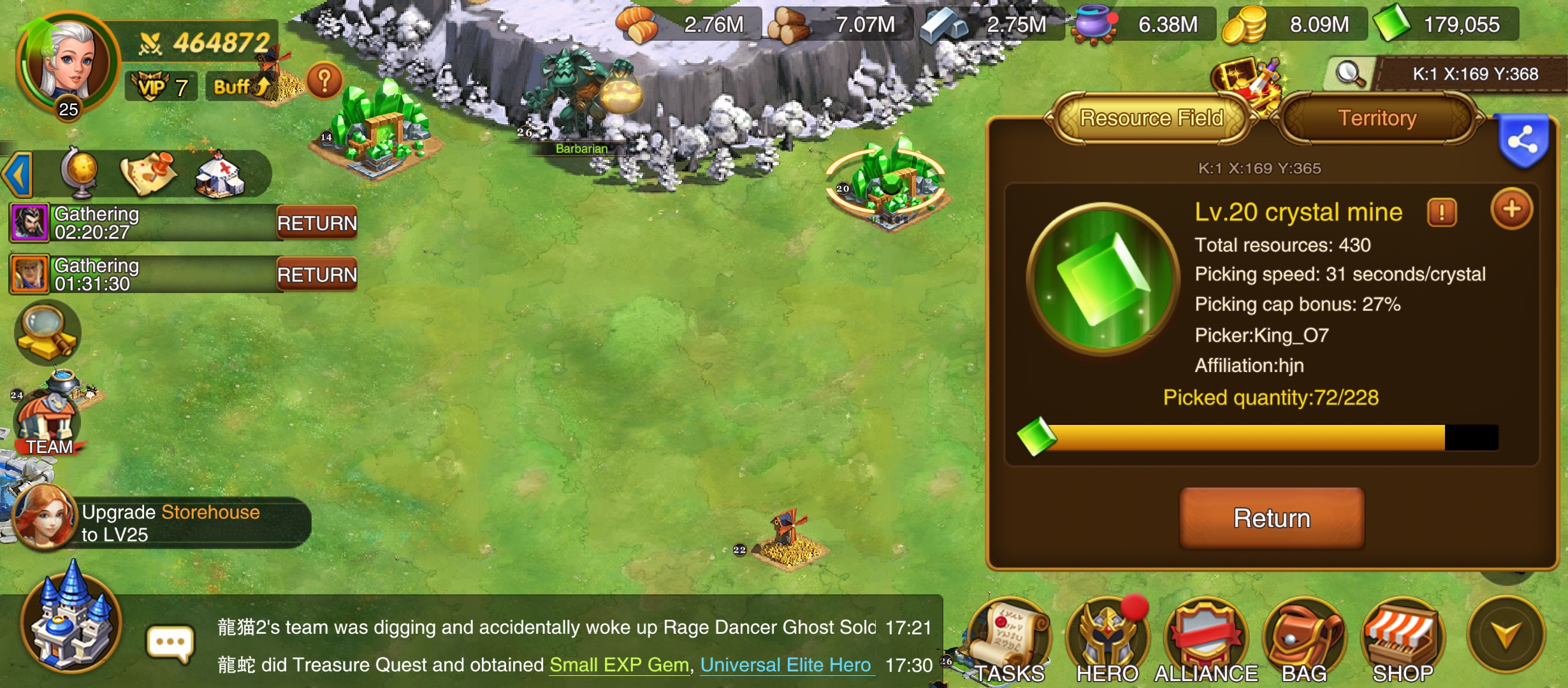Tap the Upgrade Storehouse quest prompt
1568x688 pixels.
pyautogui.click(x=171, y=523)
